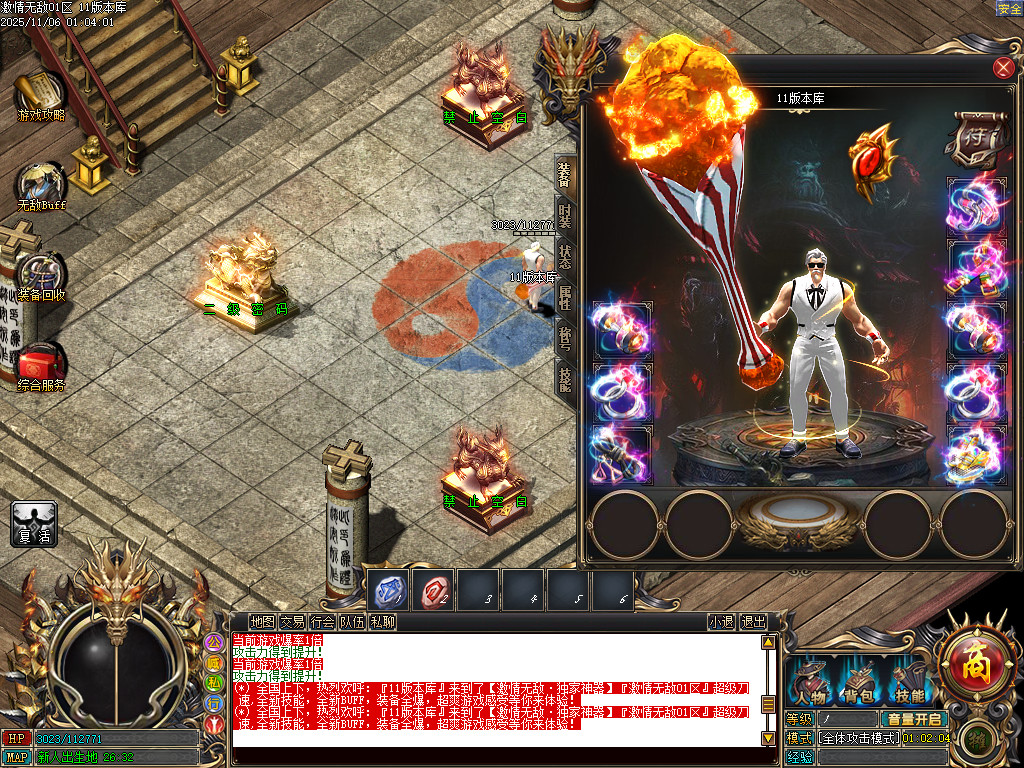Open the 综合服务 services icon
This screenshot has height=768, width=1024.
(x=41, y=365)
